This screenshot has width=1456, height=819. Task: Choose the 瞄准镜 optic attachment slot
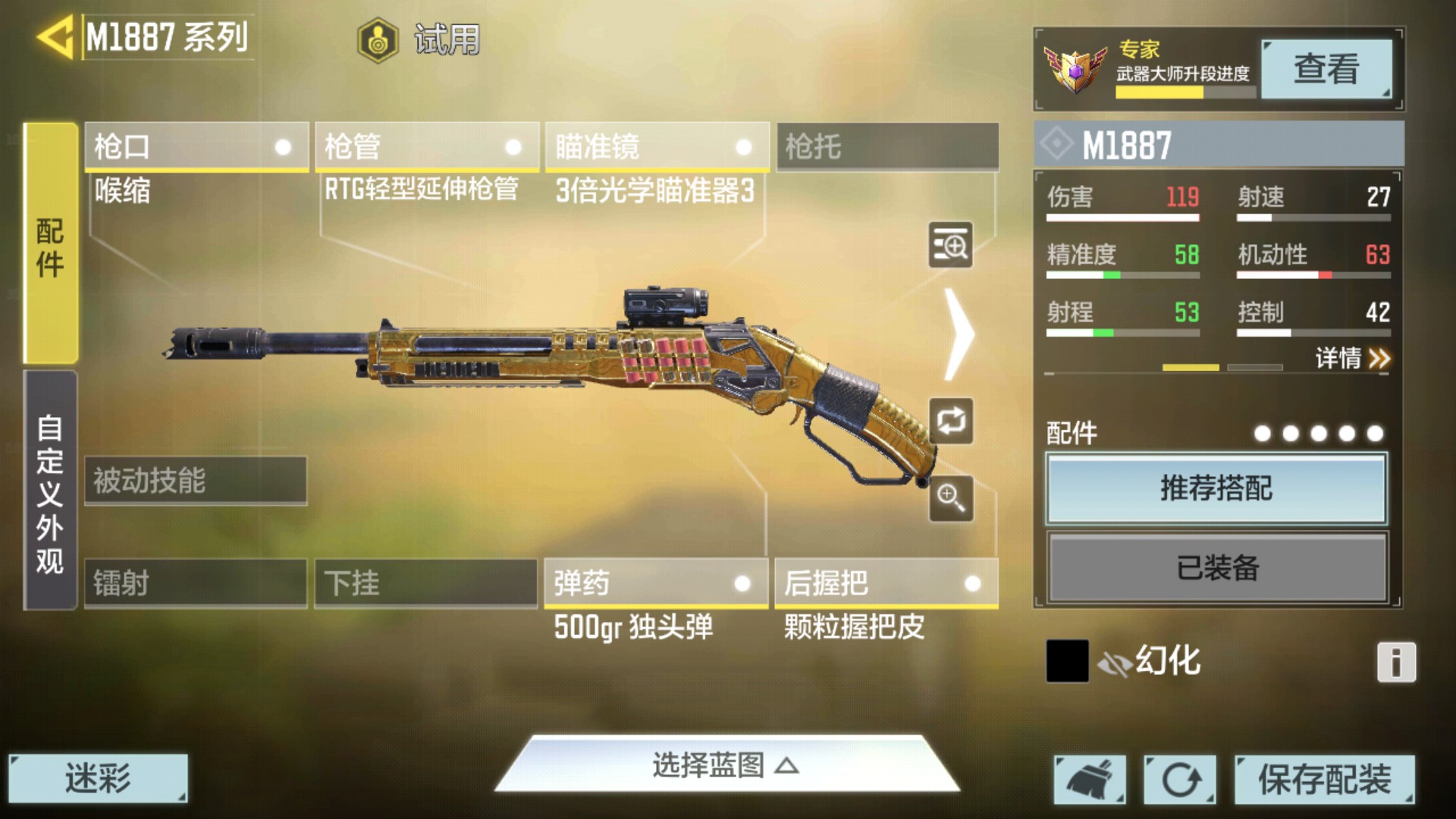point(657,146)
